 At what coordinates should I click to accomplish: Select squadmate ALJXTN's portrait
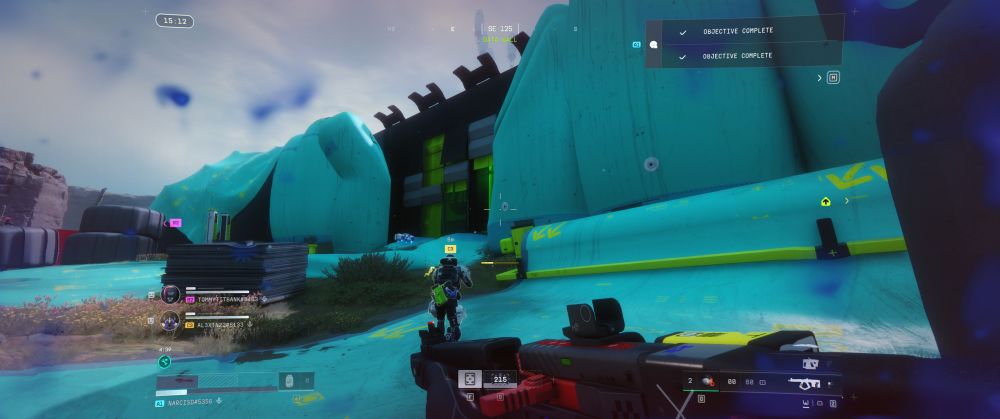(169, 321)
